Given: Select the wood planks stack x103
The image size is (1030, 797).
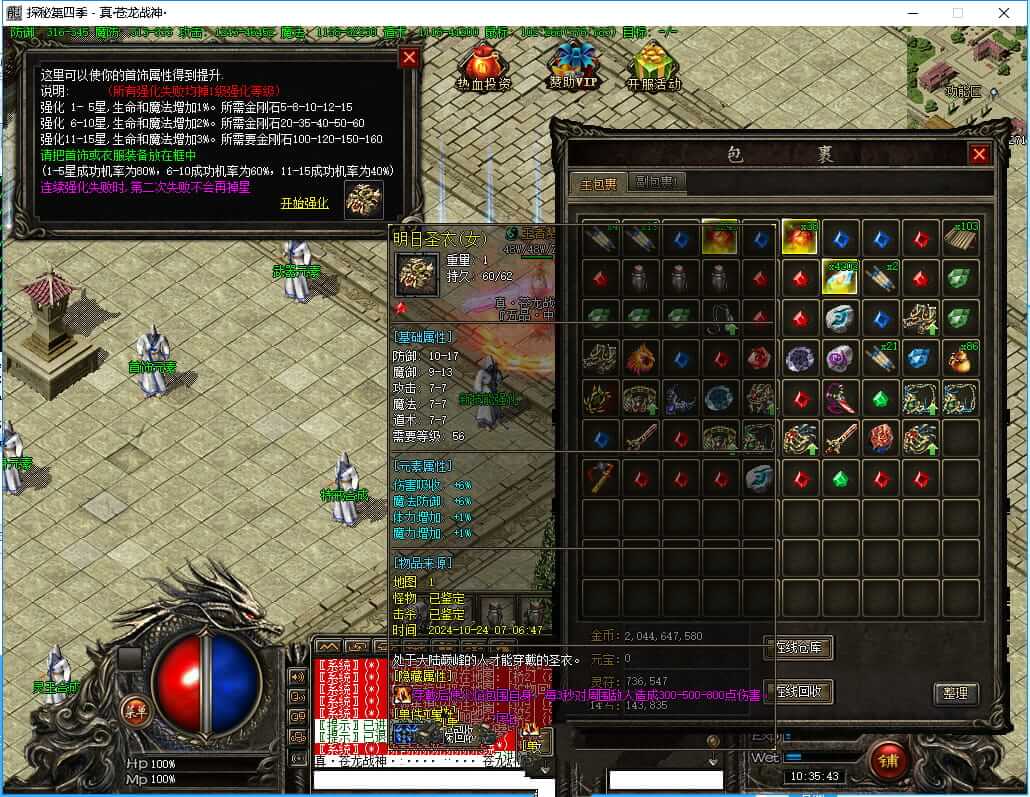Looking at the screenshot, I should point(961,238).
